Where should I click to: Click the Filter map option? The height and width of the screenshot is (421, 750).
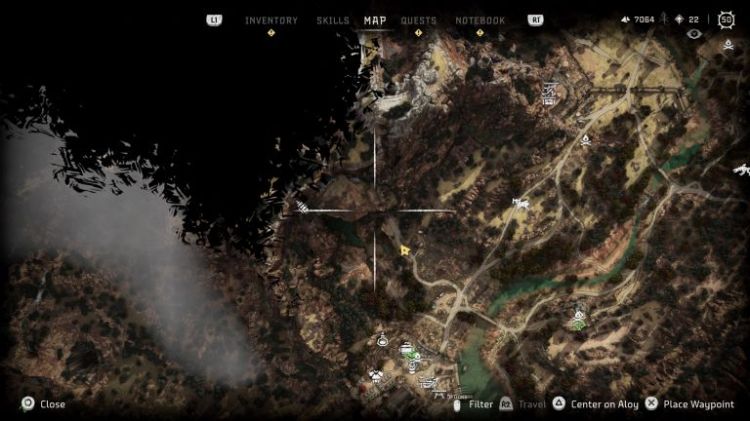pyautogui.click(x=480, y=404)
